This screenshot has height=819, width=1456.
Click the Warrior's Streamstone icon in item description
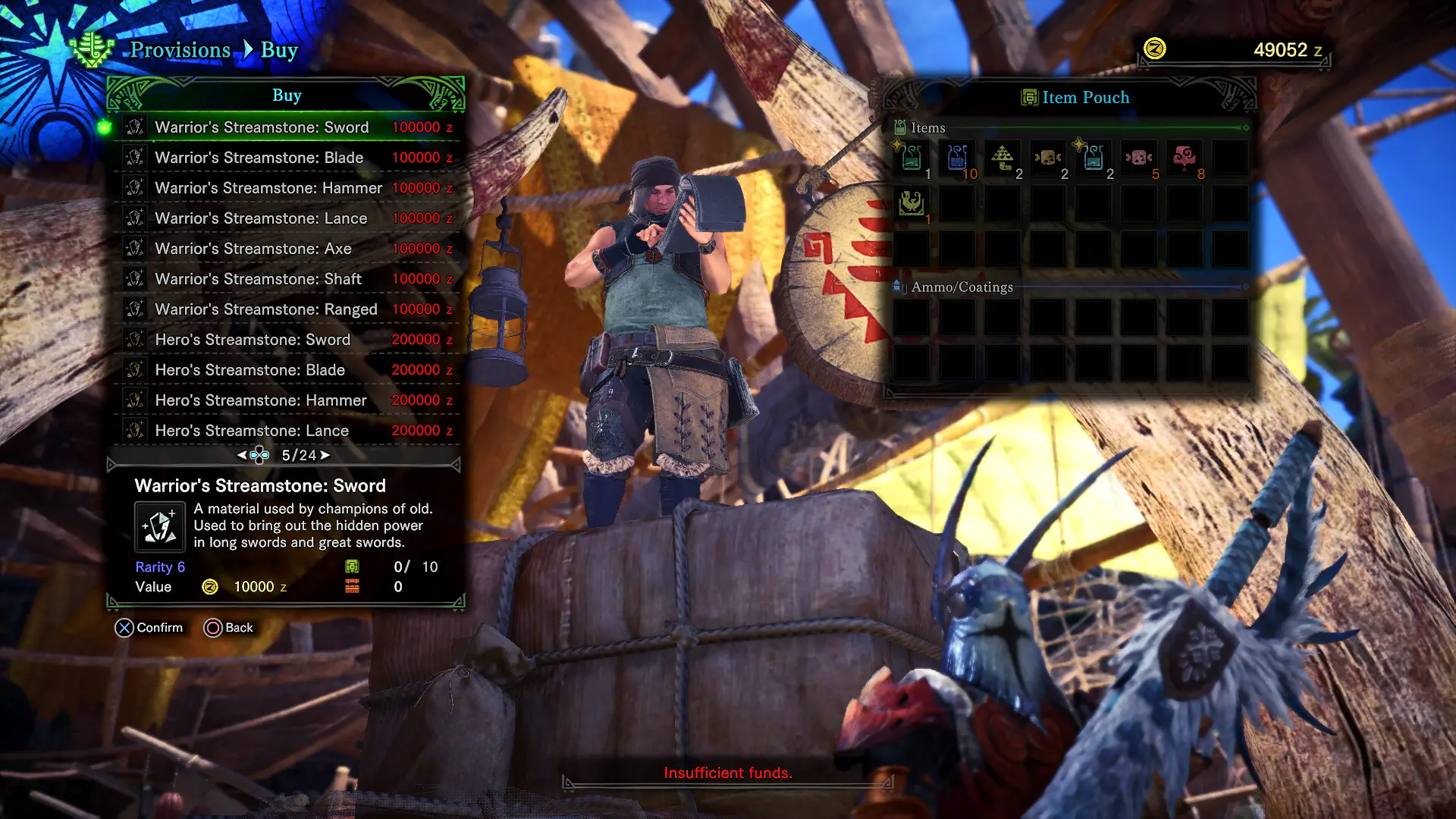point(159,526)
